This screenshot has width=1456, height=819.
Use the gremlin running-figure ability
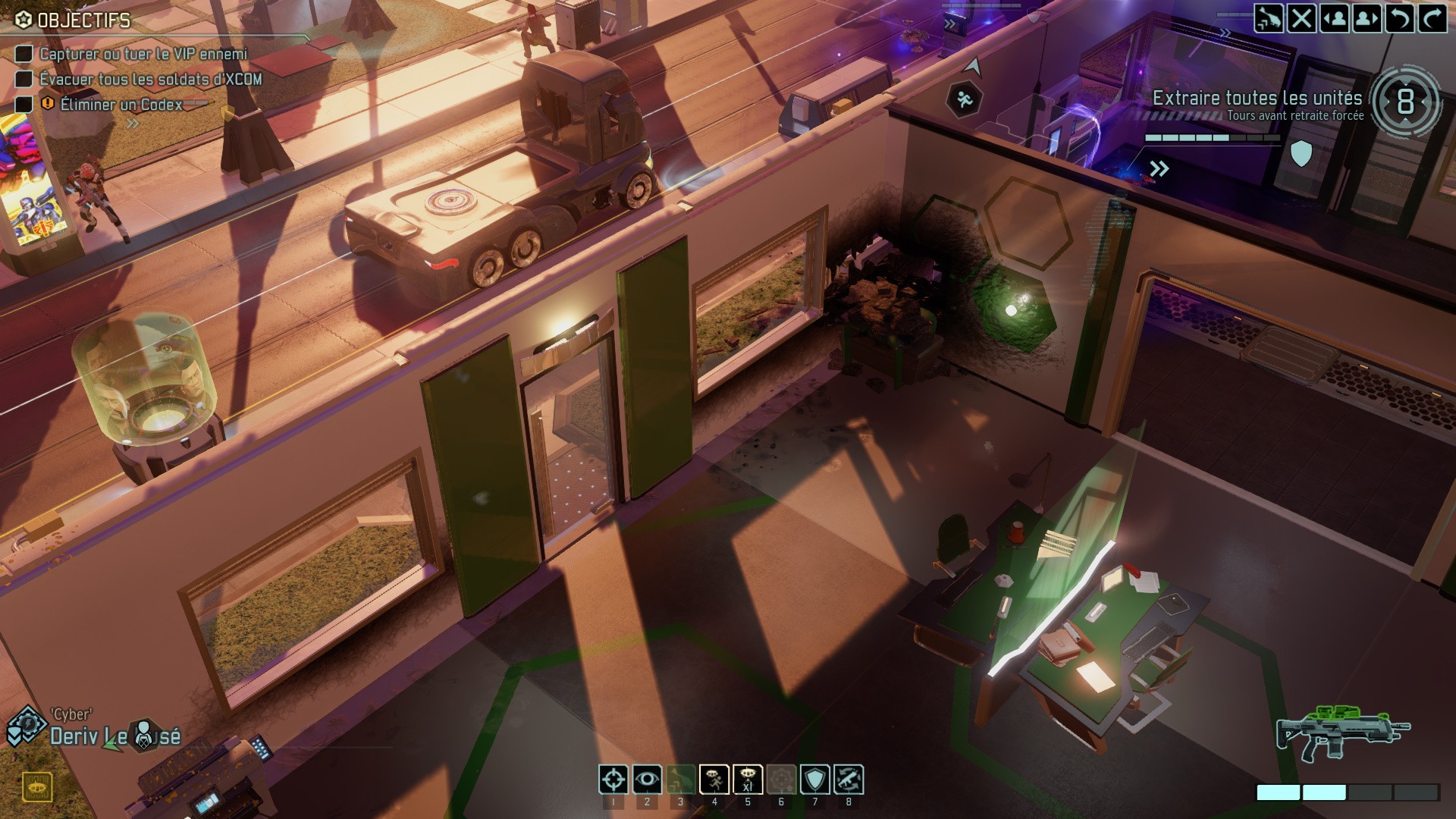click(x=714, y=780)
